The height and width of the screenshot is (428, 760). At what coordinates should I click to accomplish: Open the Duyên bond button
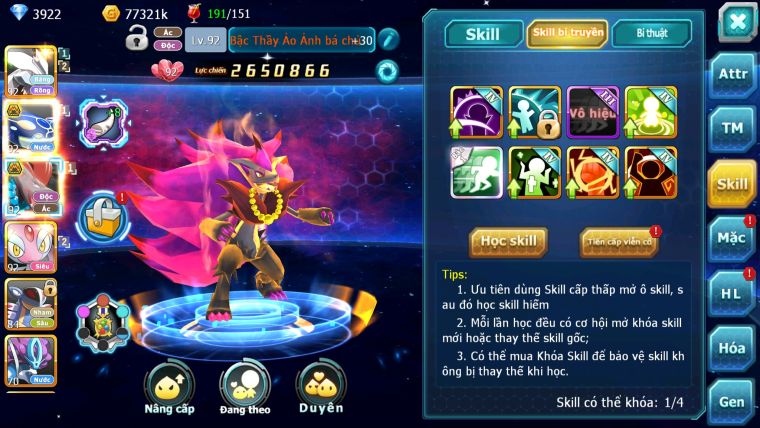(x=321, y=390)
